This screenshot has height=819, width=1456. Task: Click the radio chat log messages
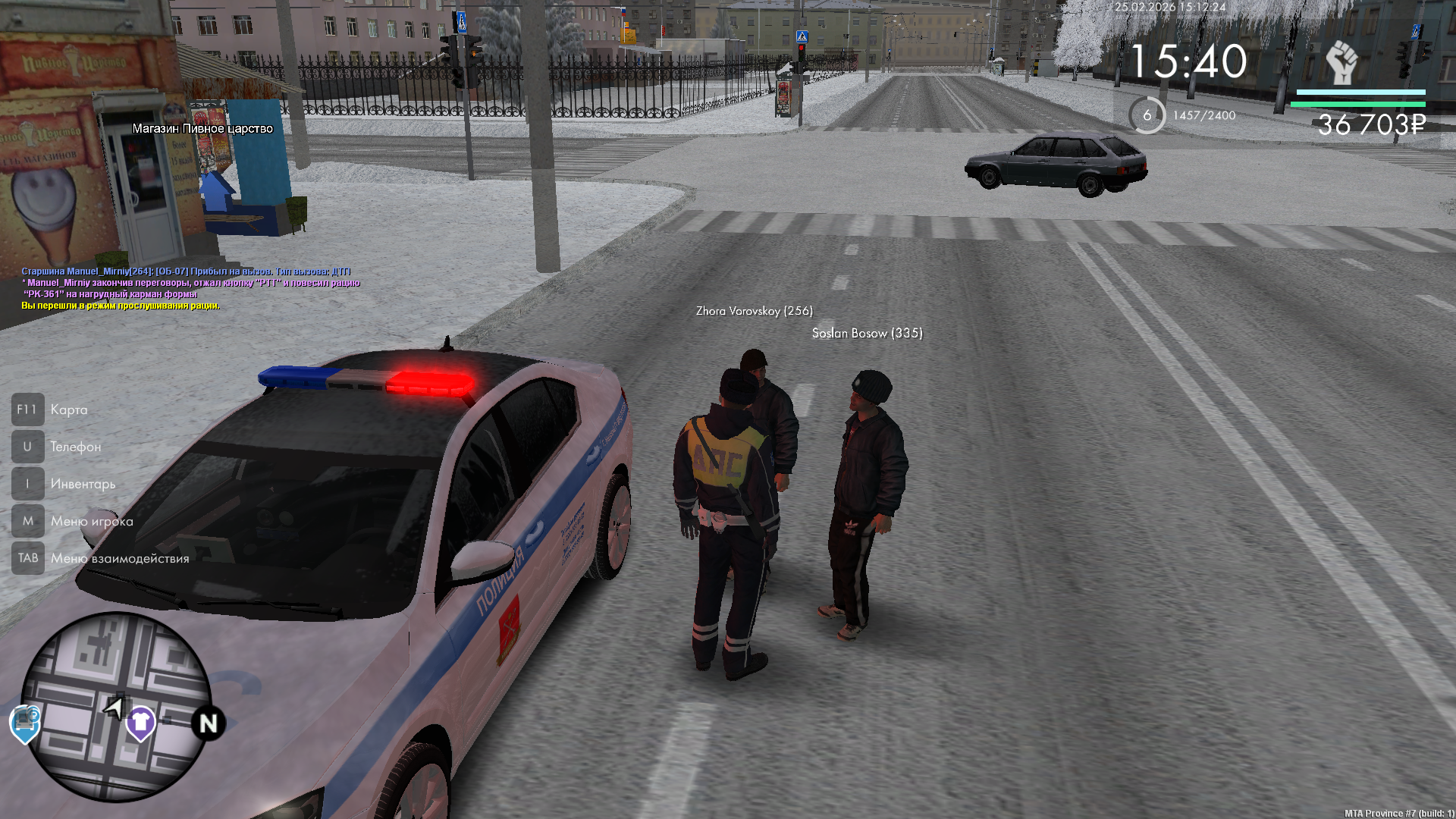click(x=190, y=288)
